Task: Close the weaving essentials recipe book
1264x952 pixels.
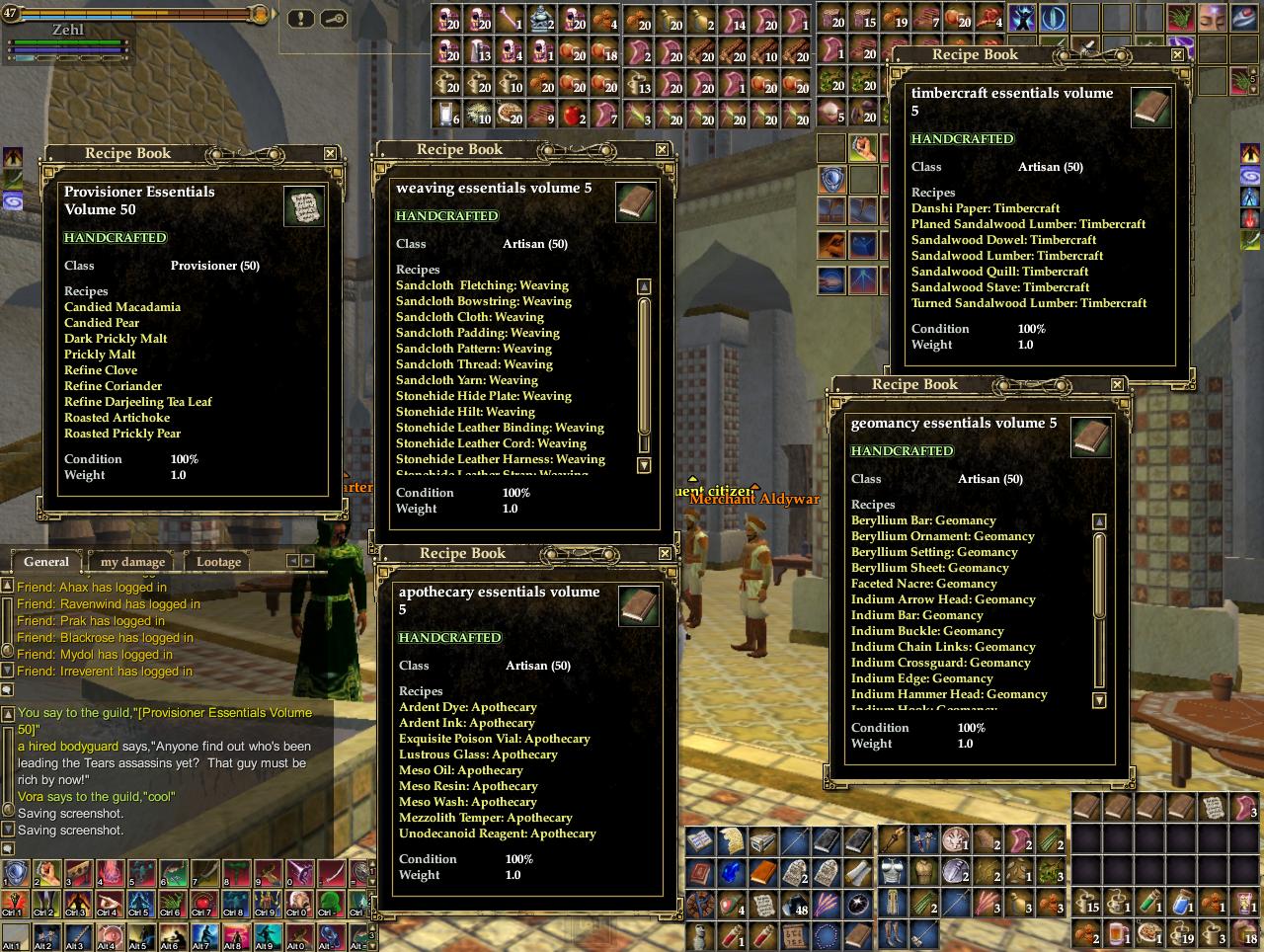Action: (662, 150)
